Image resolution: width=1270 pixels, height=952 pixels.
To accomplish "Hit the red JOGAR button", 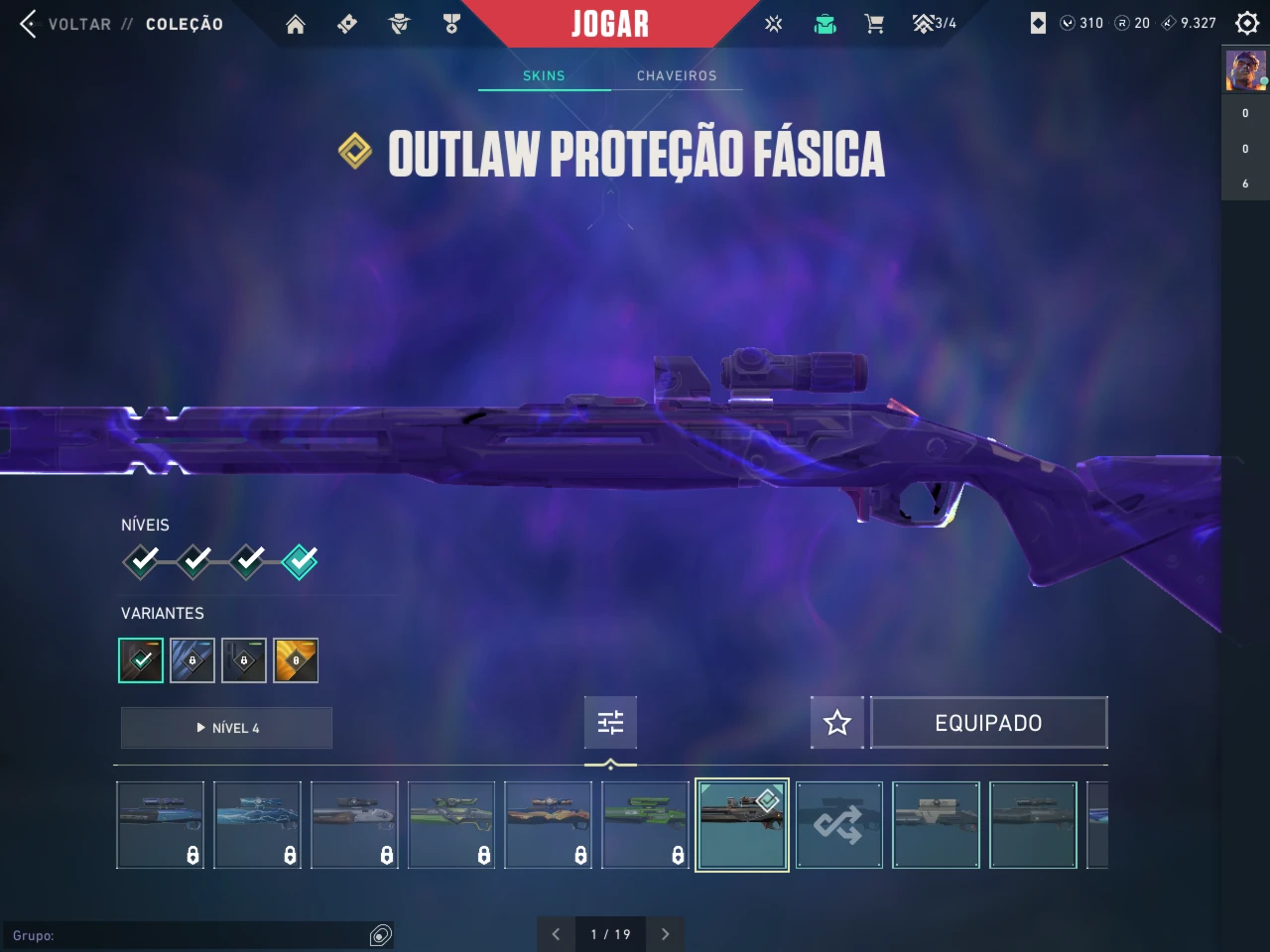I will point(610,24).
